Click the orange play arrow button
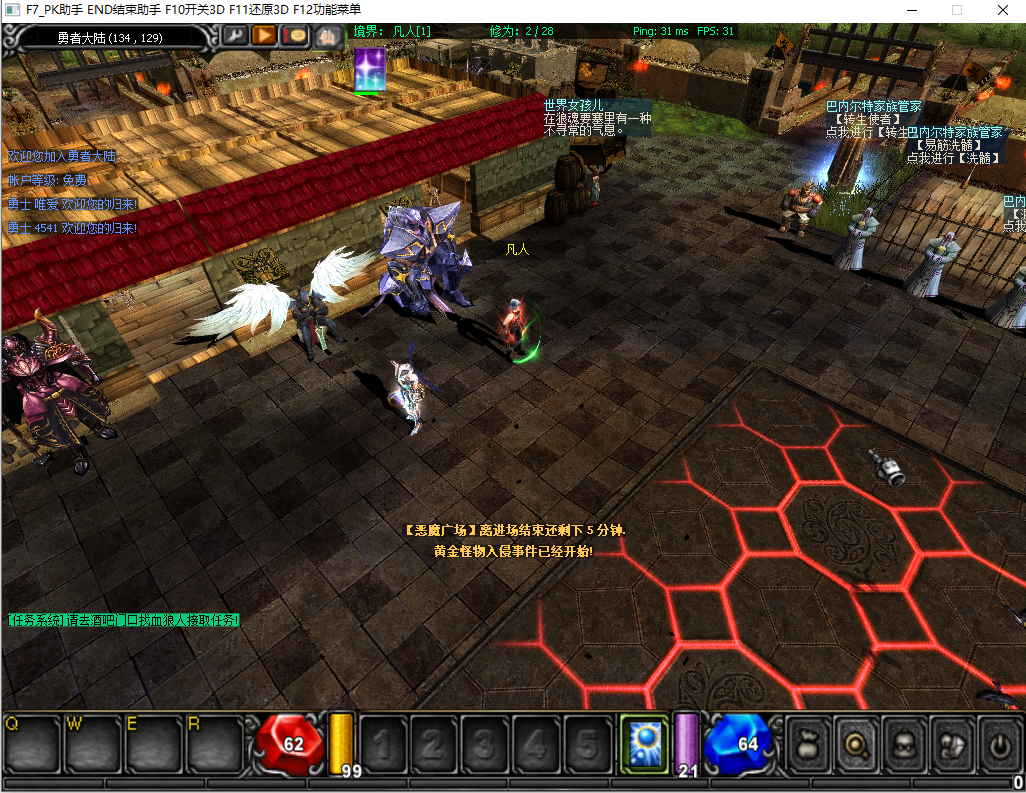Viewport: 1026px width, 793px height. tap(264, 36)
